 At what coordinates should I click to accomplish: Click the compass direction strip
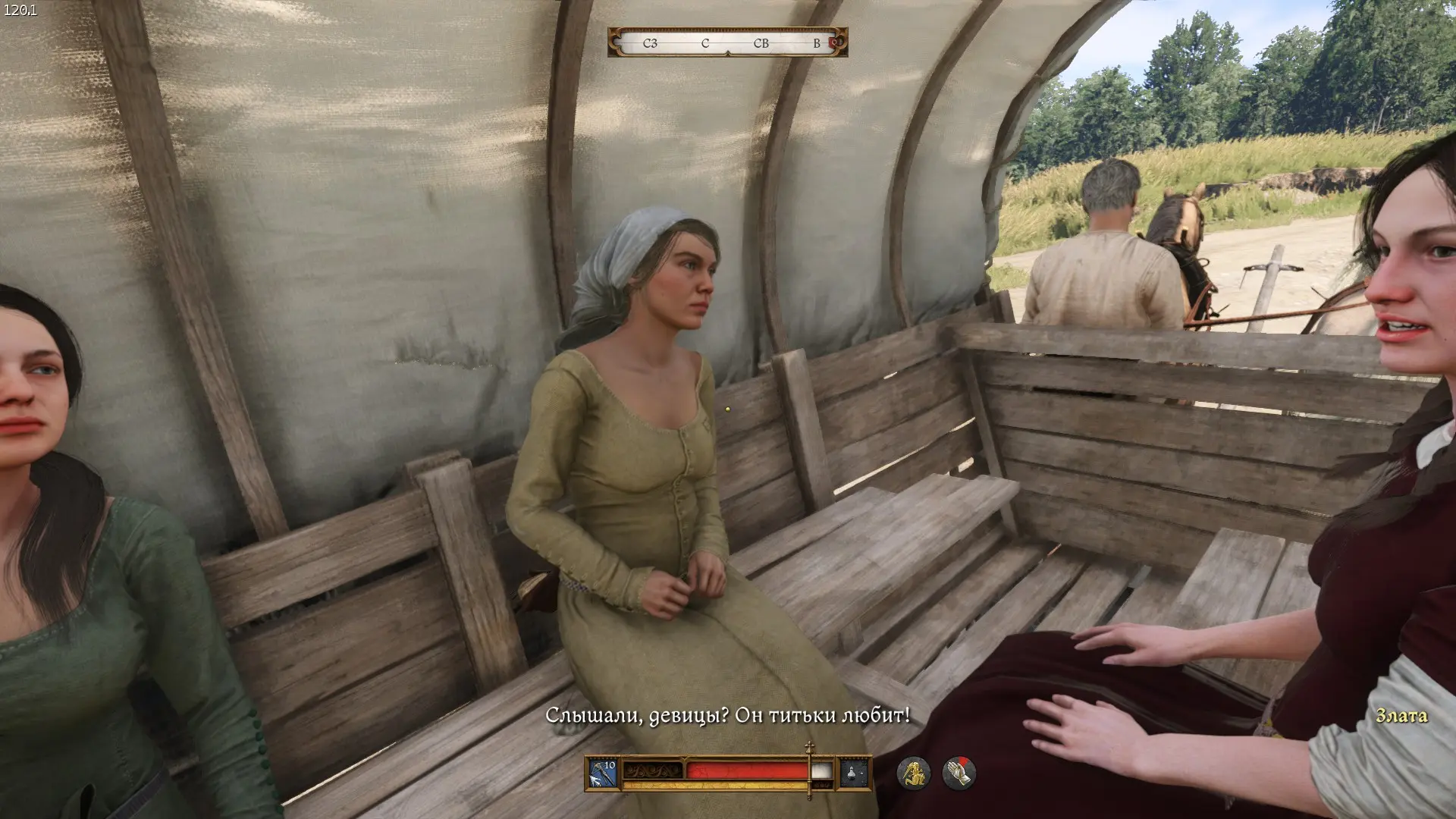pyautogui.click(x=726, y=43)
